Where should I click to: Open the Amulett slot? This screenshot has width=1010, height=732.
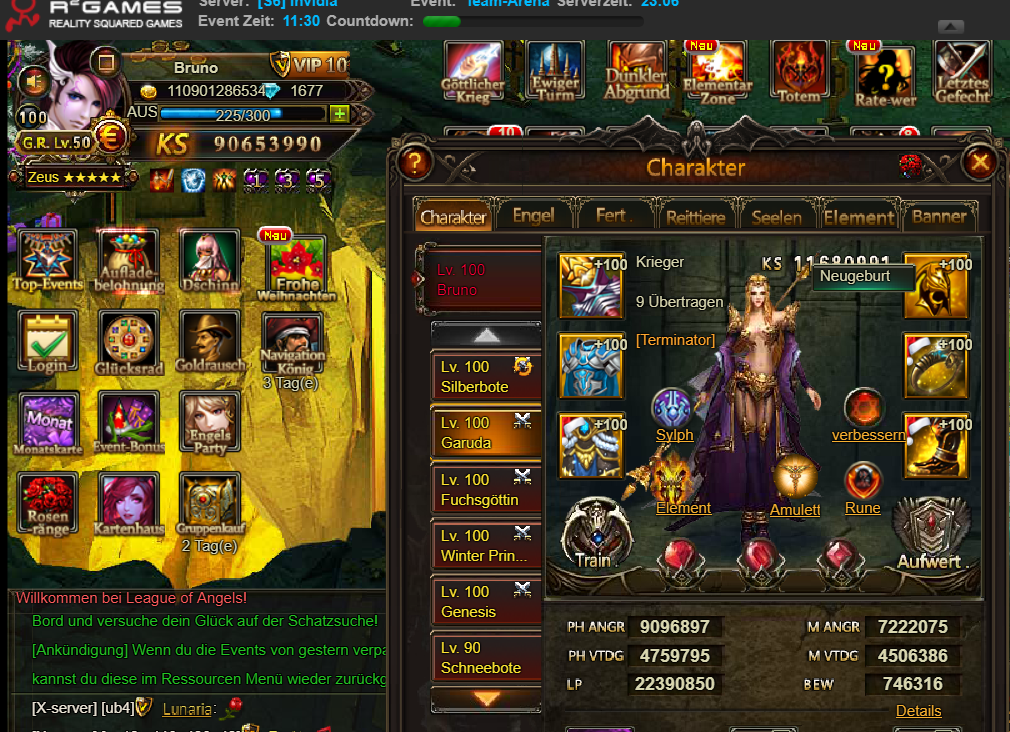pos(795,480)
